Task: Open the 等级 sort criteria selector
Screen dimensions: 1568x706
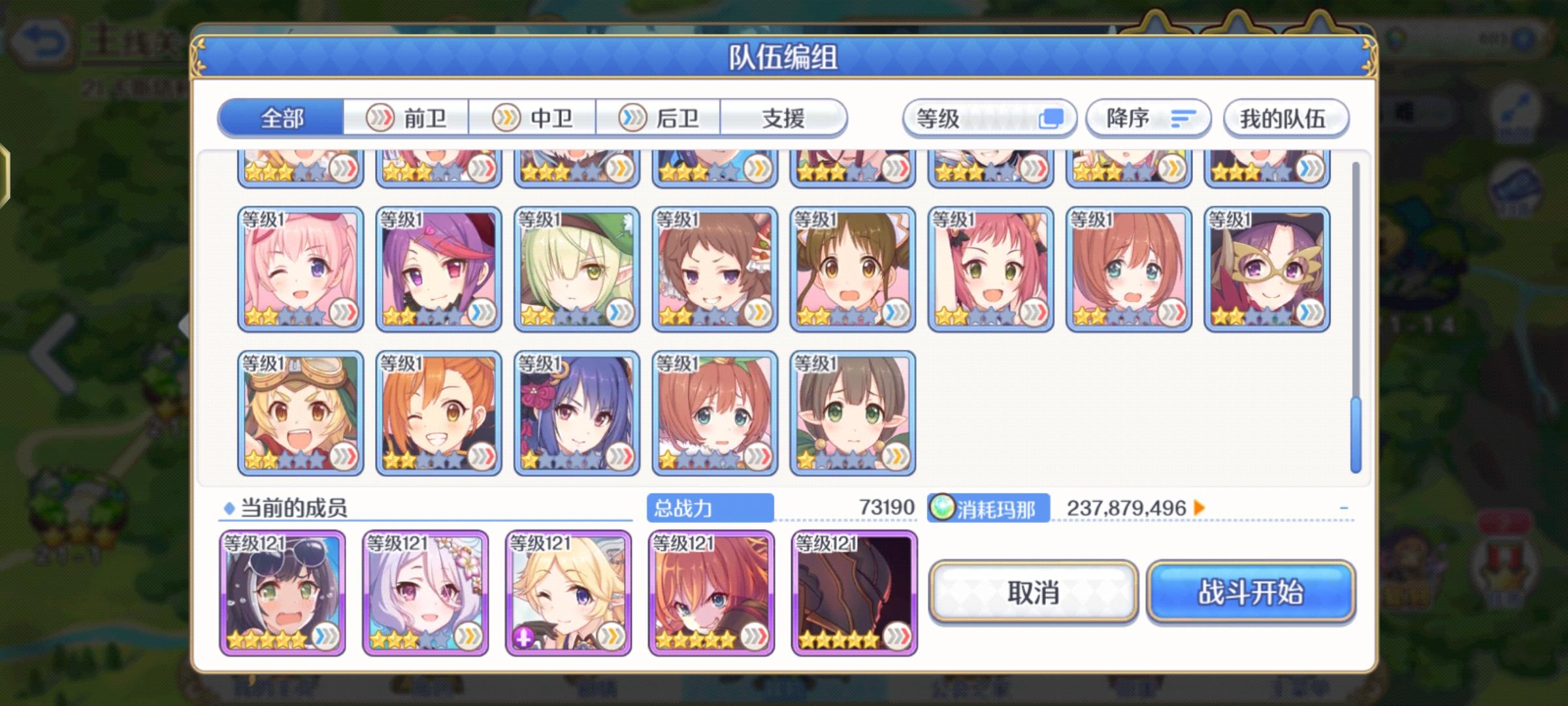Action: [960, 118]
